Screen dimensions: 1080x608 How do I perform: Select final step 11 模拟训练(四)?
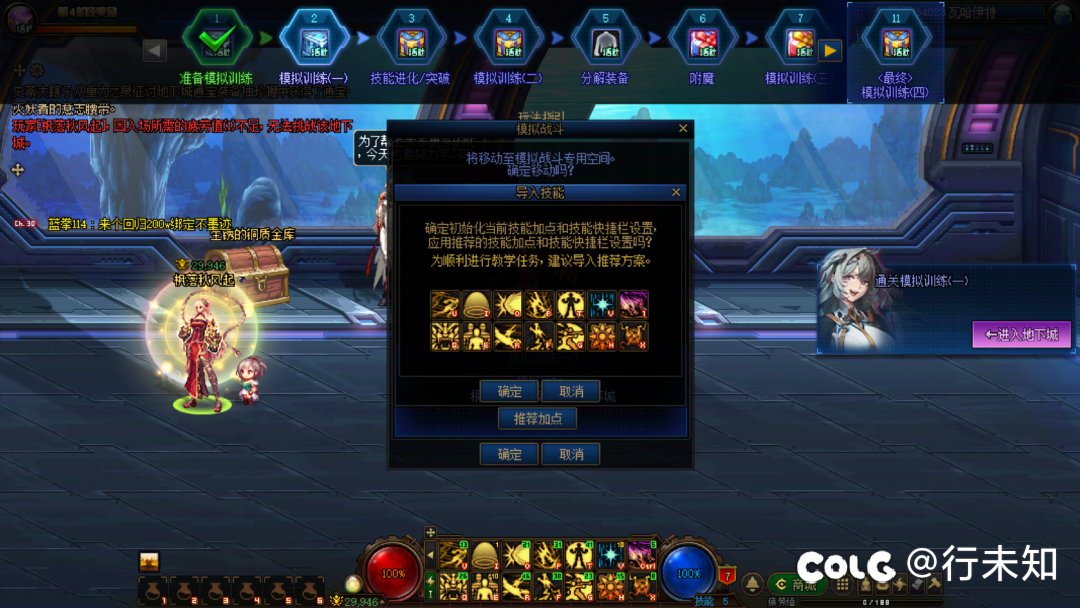[894, 40]
